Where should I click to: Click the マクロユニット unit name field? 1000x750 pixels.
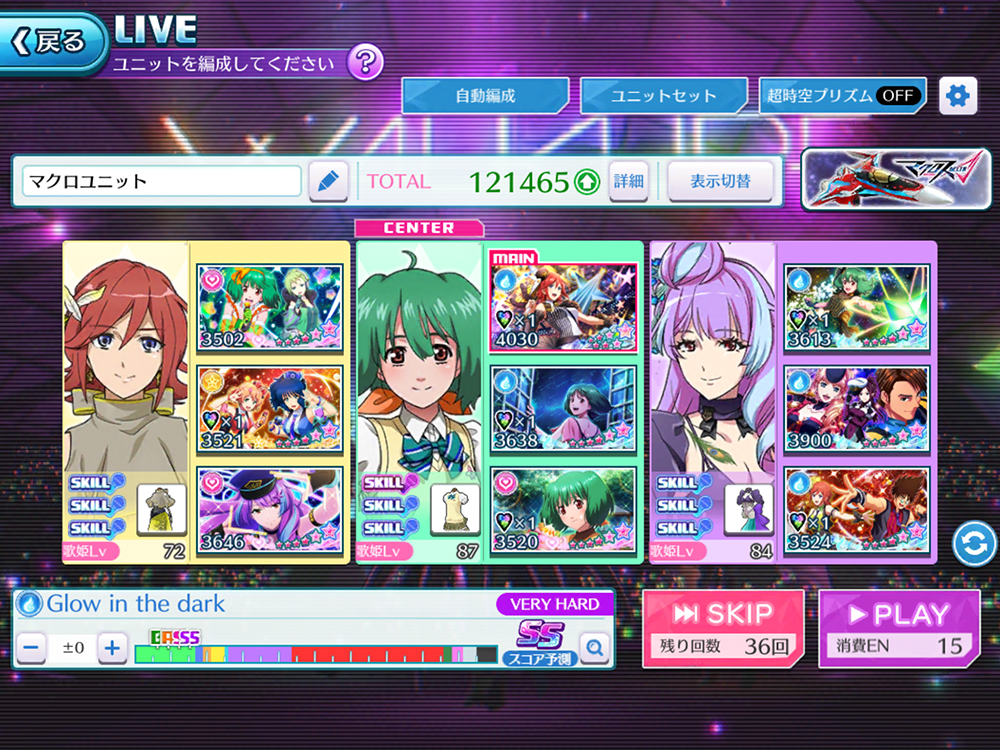pyautogui.click(x=162, y=182)
